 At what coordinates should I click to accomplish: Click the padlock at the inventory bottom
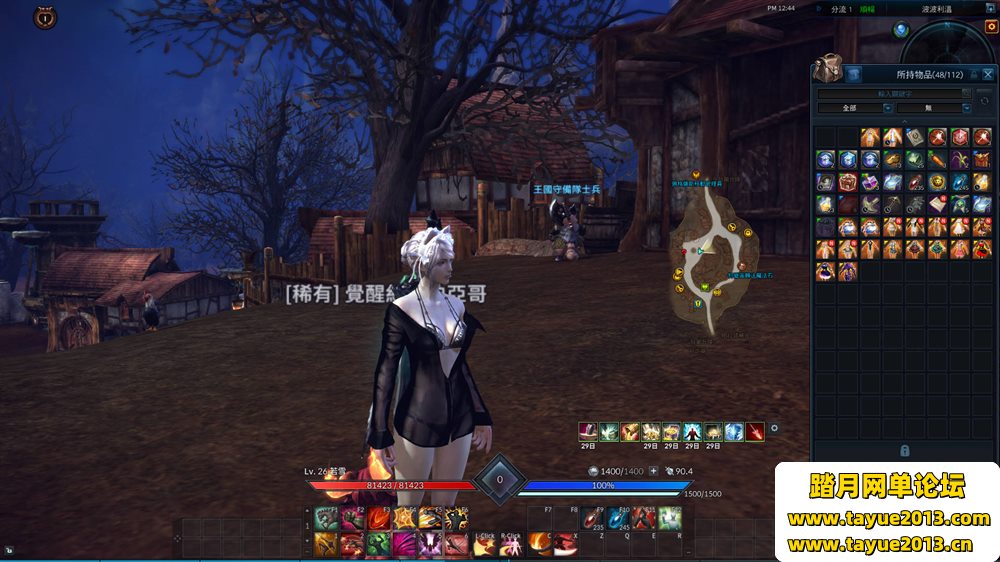pyautogui.click(x=904, y=451)
